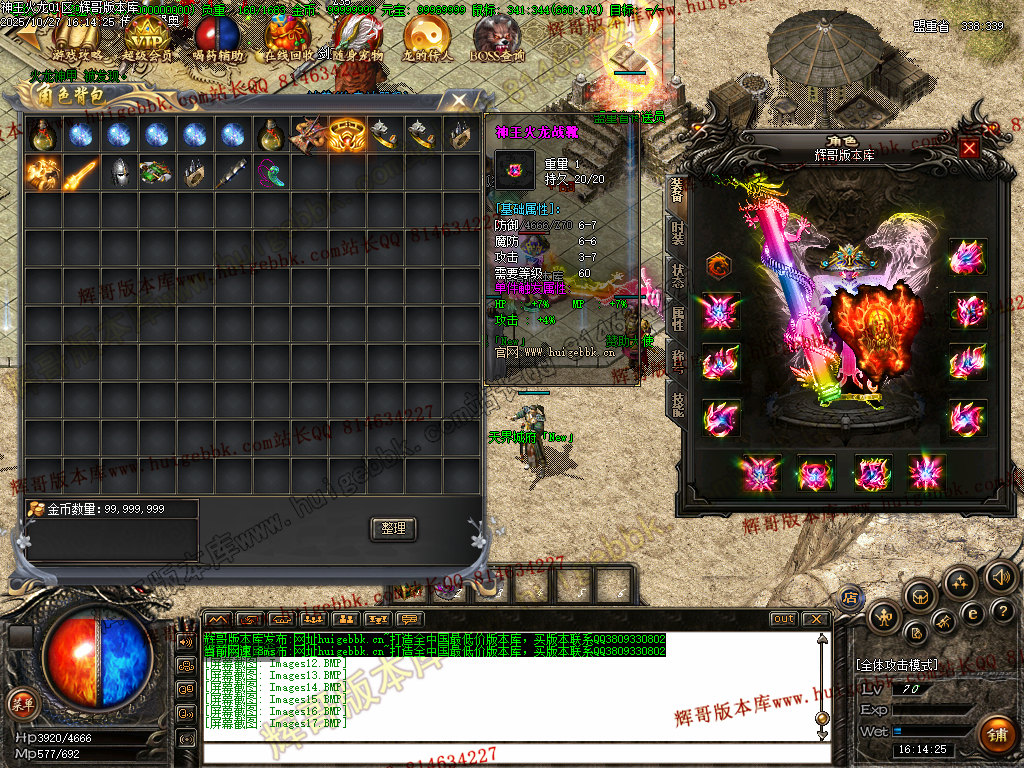The image size is (1024, 768).
Task: Open the BOSS查询 wolf icon
Action: tap(497, 38)
